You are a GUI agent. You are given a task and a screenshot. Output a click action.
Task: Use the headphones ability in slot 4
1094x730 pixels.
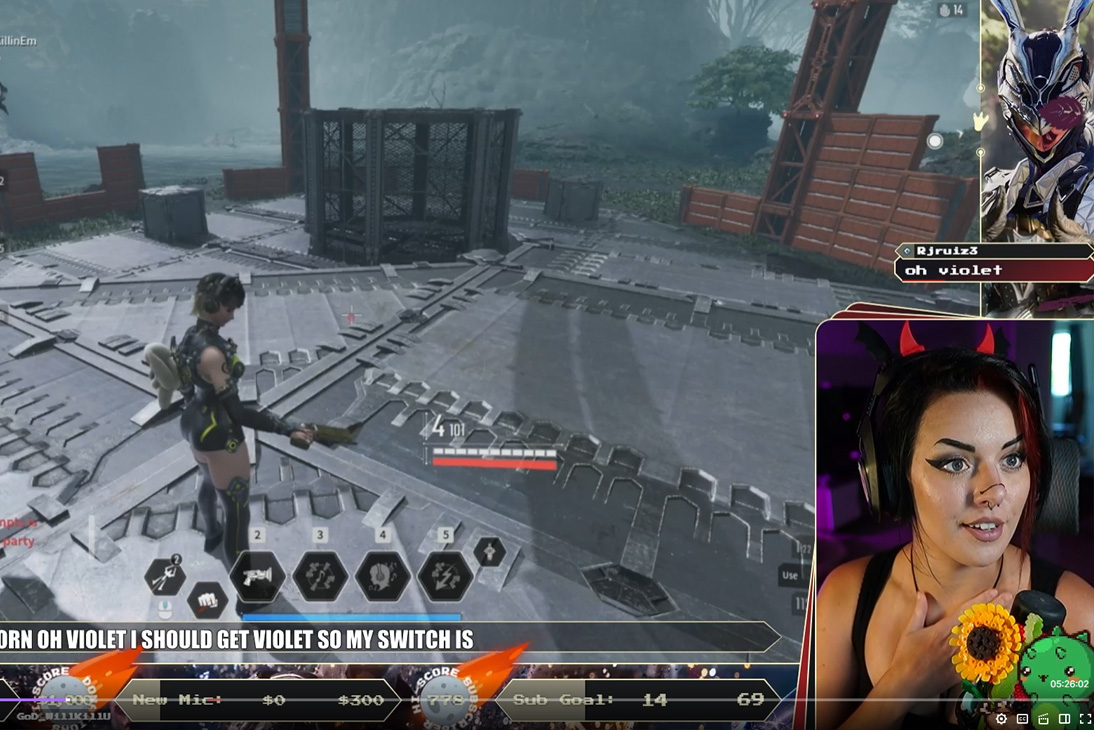pyautogui.click(x=383, y=577)
